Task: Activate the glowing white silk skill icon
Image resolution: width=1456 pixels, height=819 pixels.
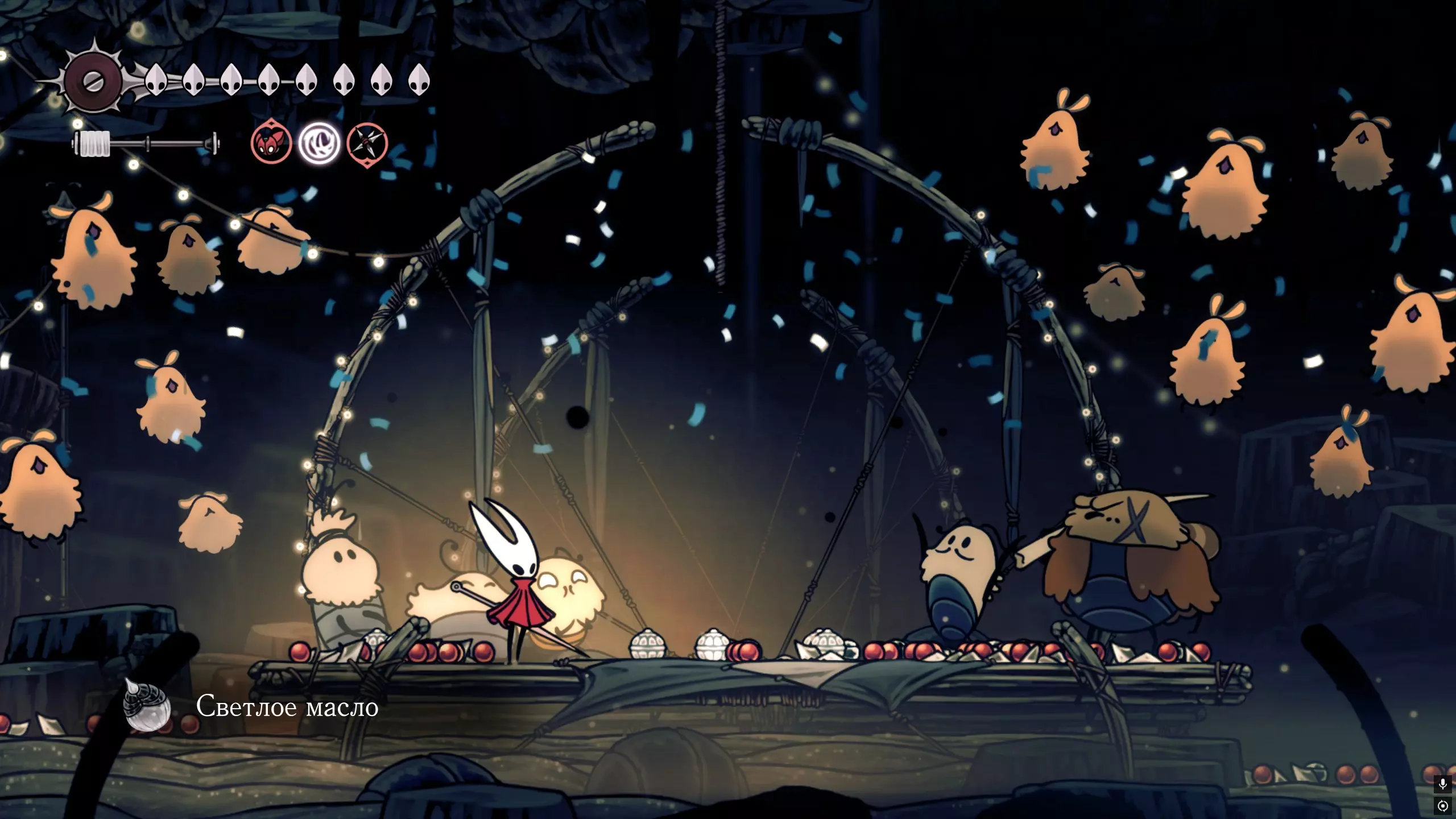Action: coord(319,143)
